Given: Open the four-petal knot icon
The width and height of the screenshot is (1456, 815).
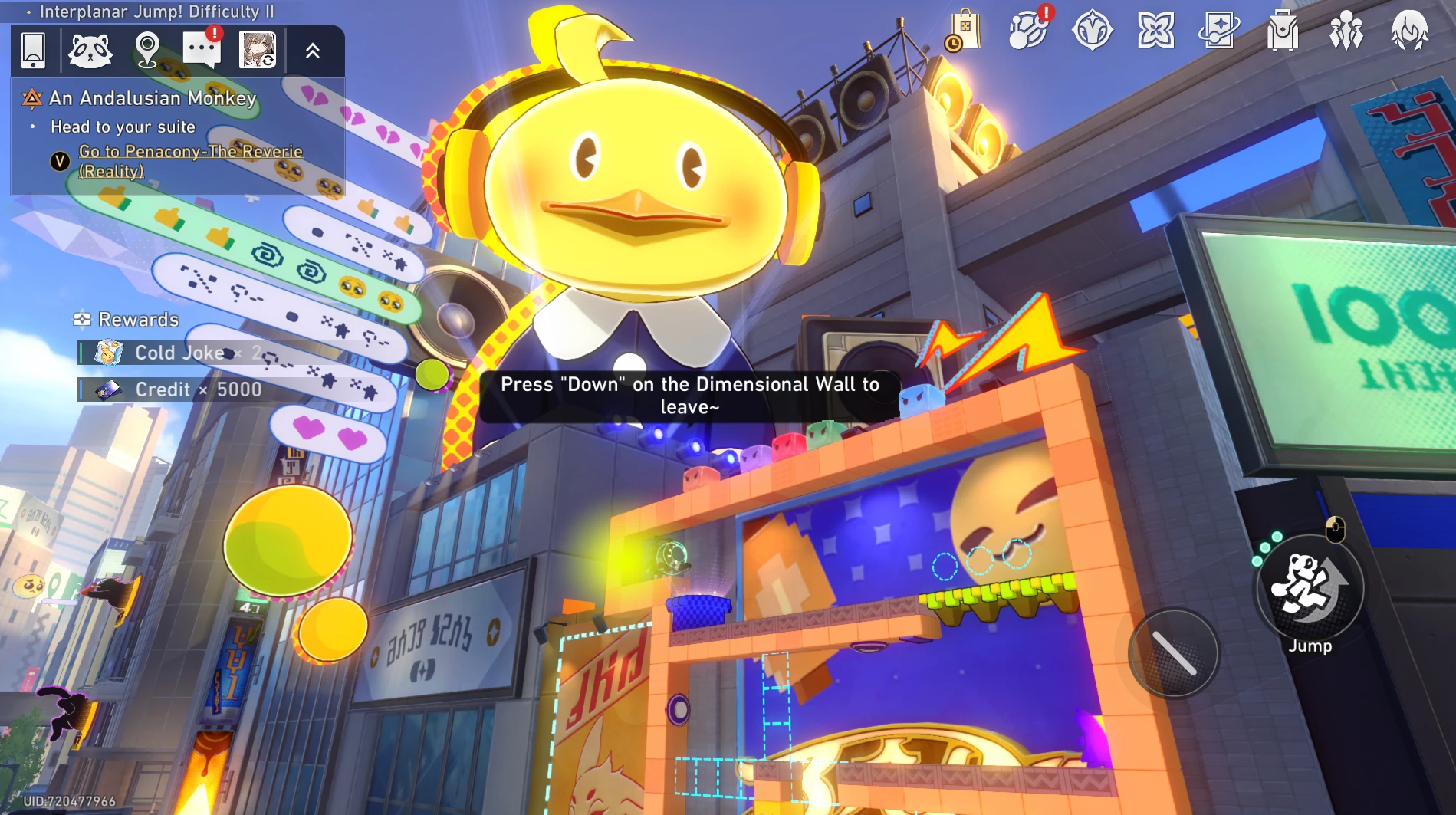Looking at the screenshot, I should 1155,31.
